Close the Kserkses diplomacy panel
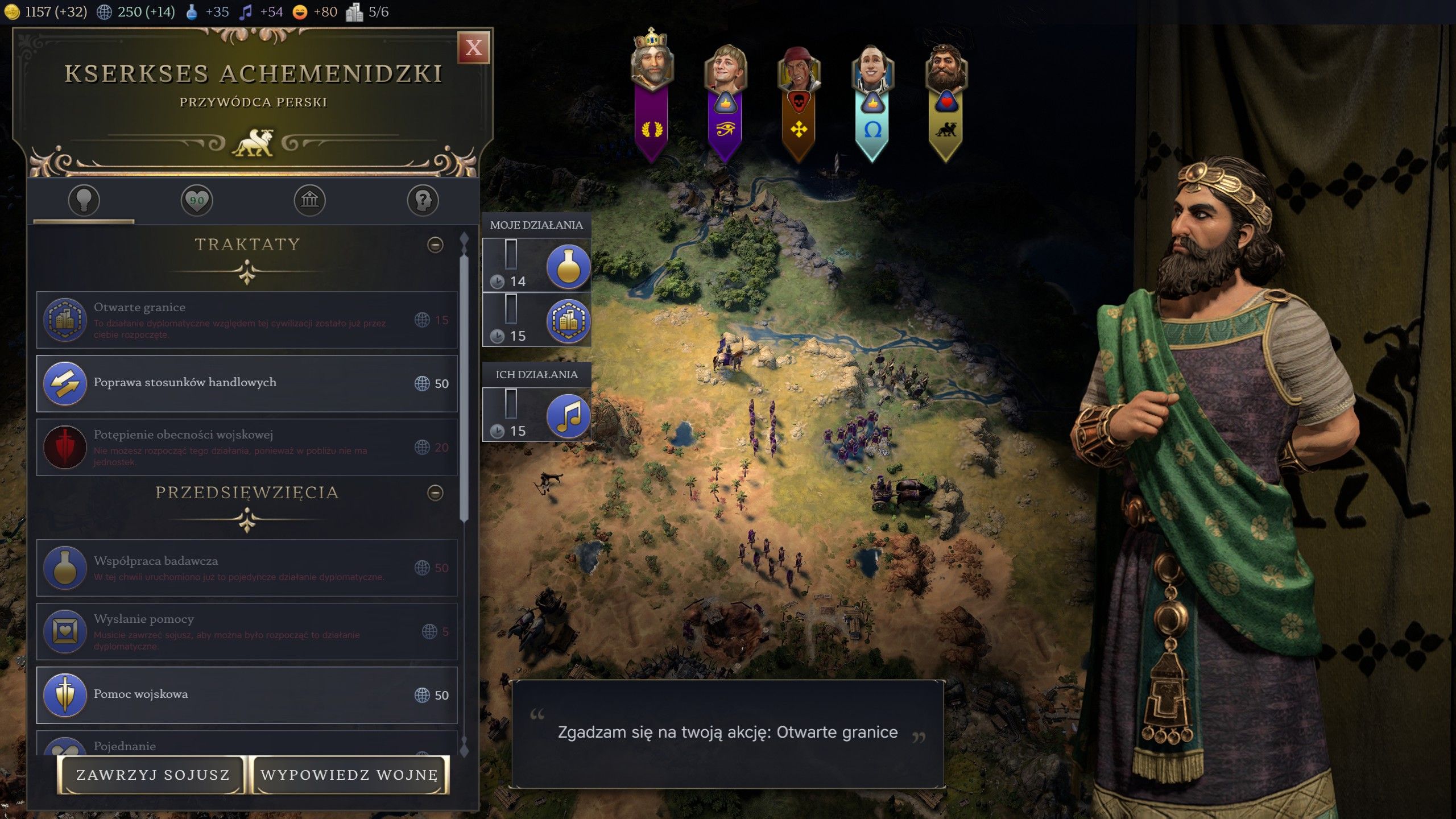This screenshot has height=819, width=1456. point(473,48)
